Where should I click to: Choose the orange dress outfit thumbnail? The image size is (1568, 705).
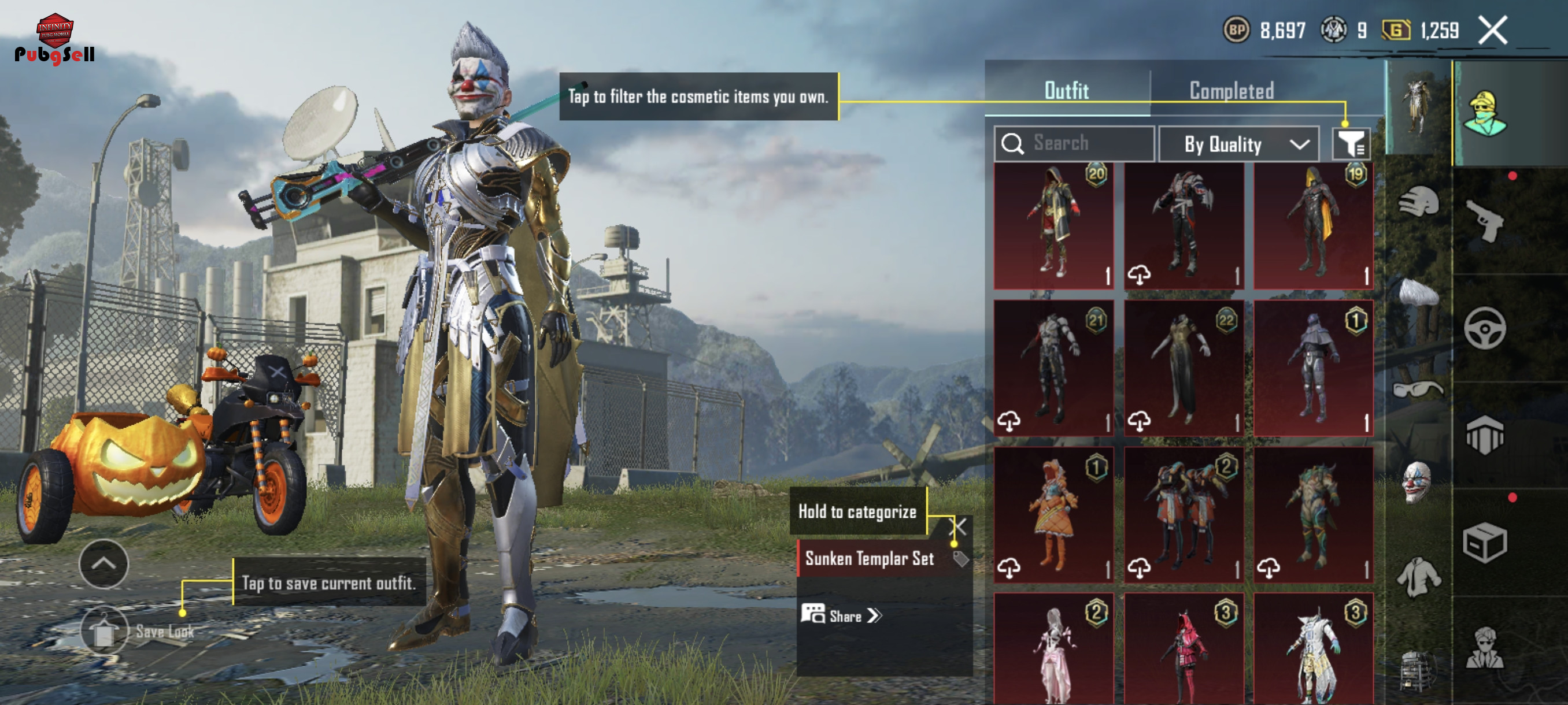click(x=1053, y=515)
